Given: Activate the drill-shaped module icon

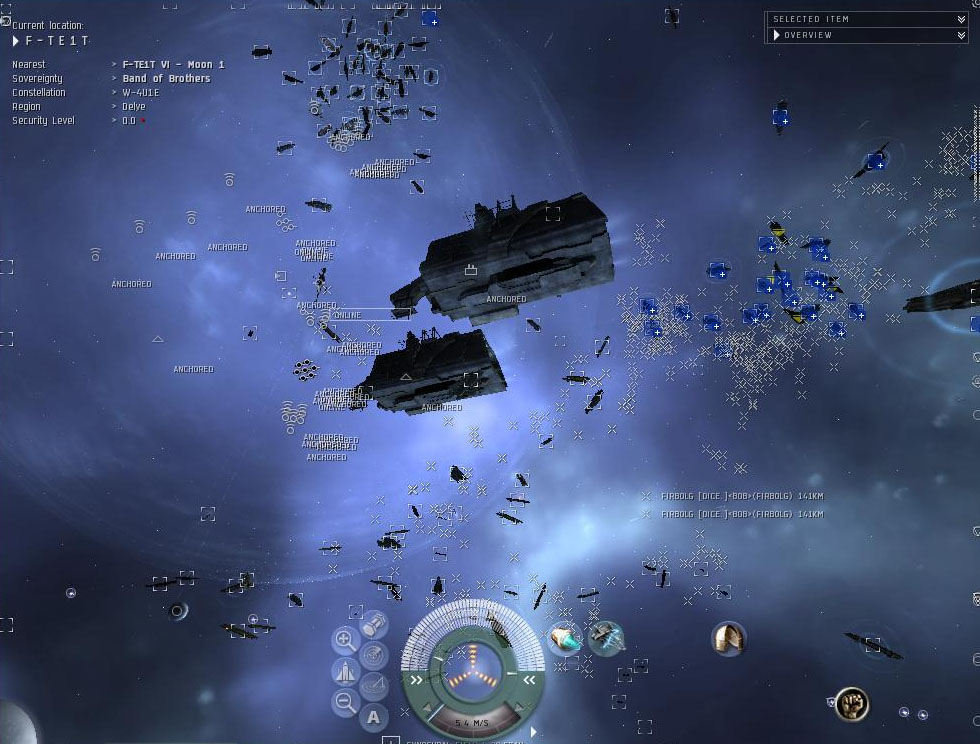Looking at the screenshot, I should click(566, 638).
